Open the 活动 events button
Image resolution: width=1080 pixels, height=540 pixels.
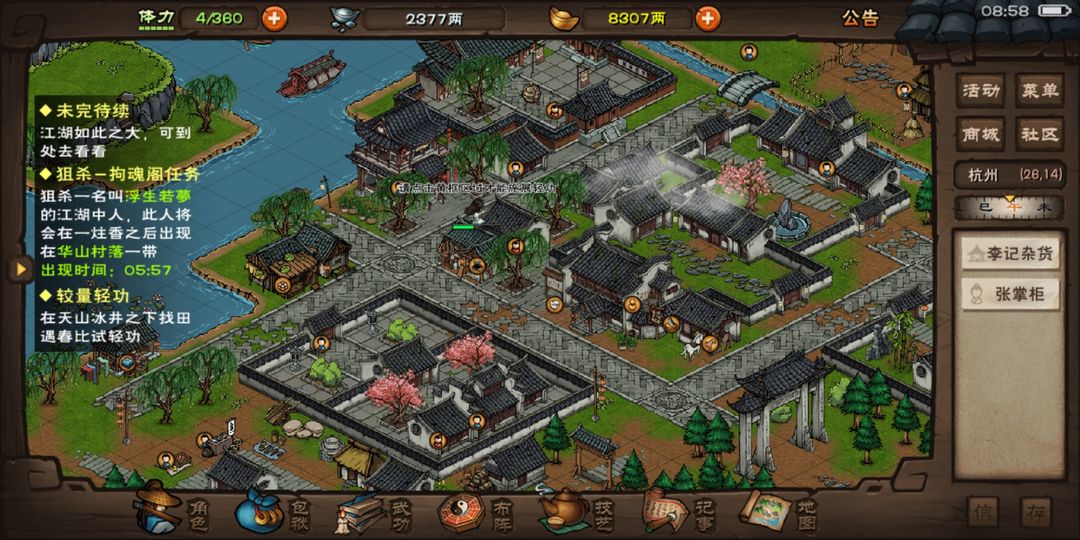[981, 91]
